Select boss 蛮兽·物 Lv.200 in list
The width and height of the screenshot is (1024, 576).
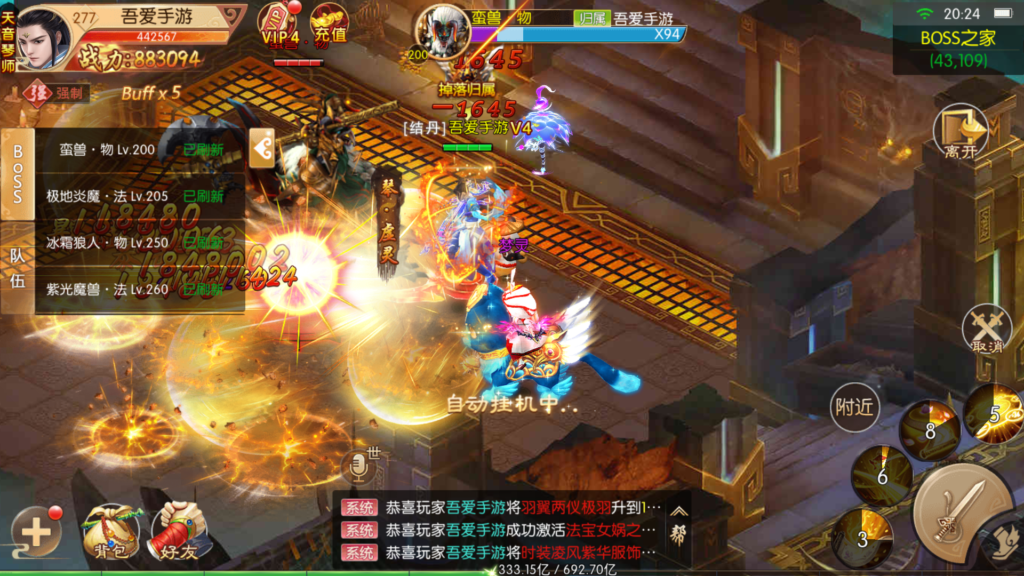coord(140,150)
